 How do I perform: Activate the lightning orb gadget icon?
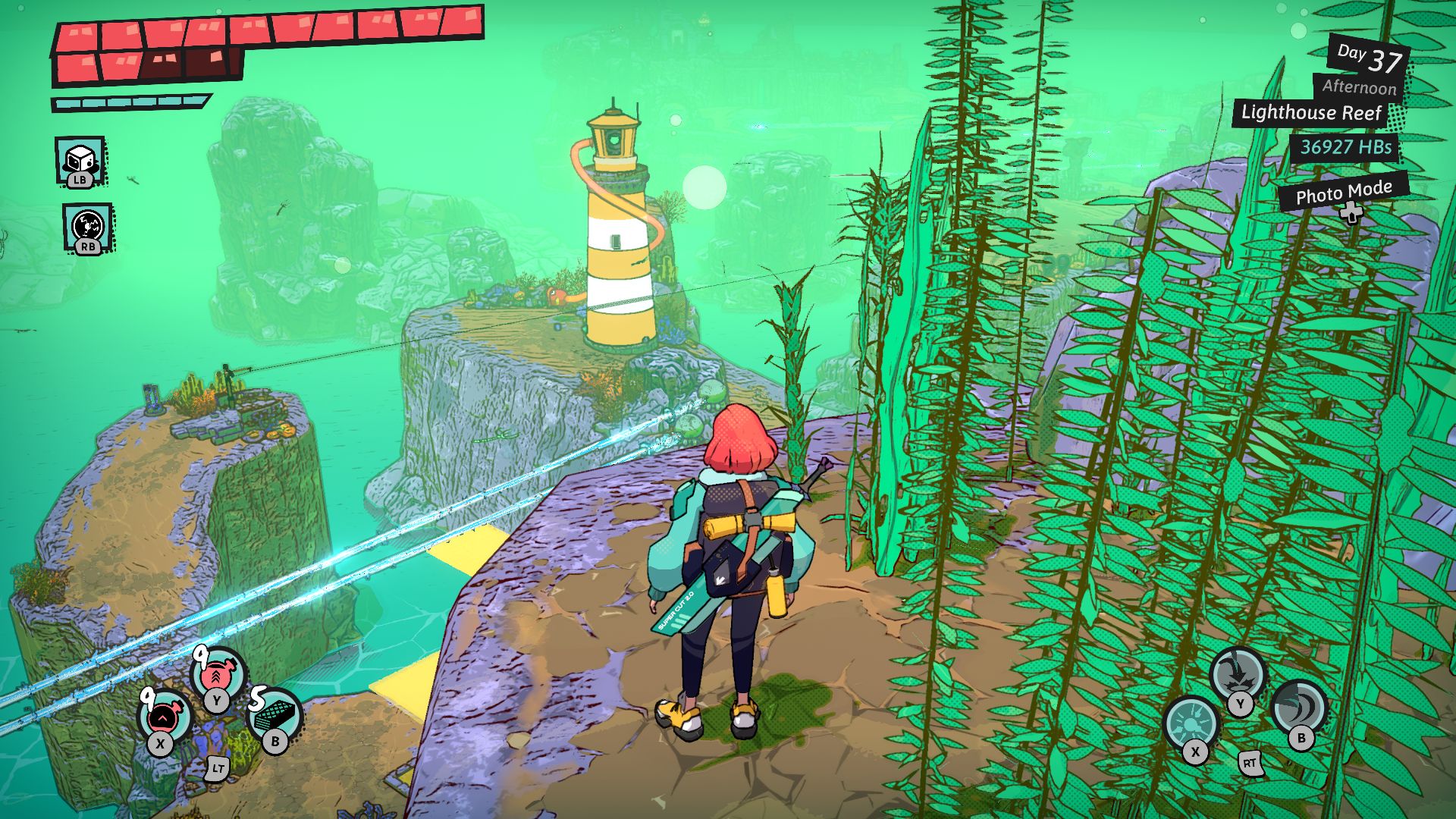[88, 226]
